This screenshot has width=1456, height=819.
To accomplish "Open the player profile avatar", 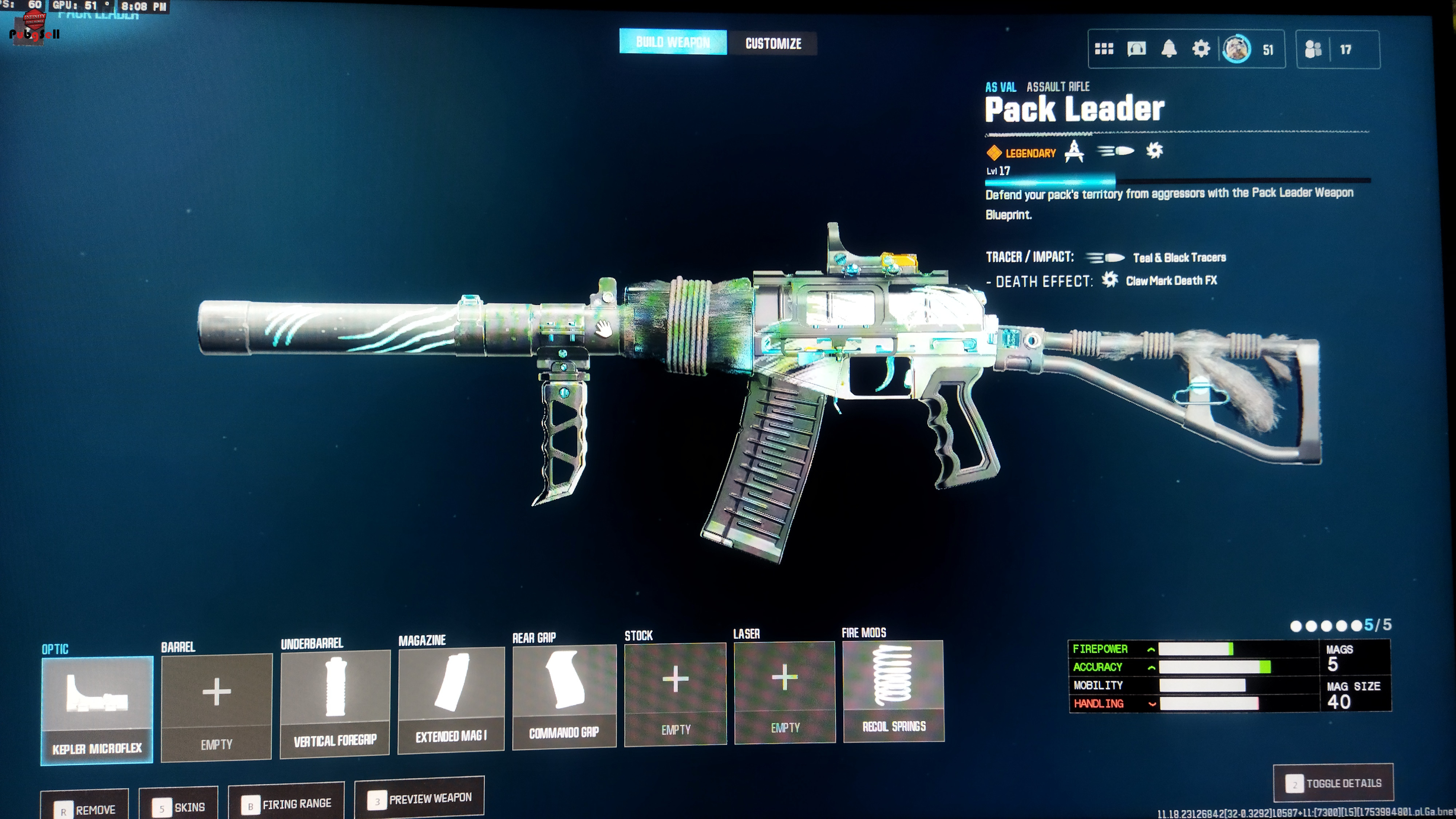I will (x=1237, y=49).
